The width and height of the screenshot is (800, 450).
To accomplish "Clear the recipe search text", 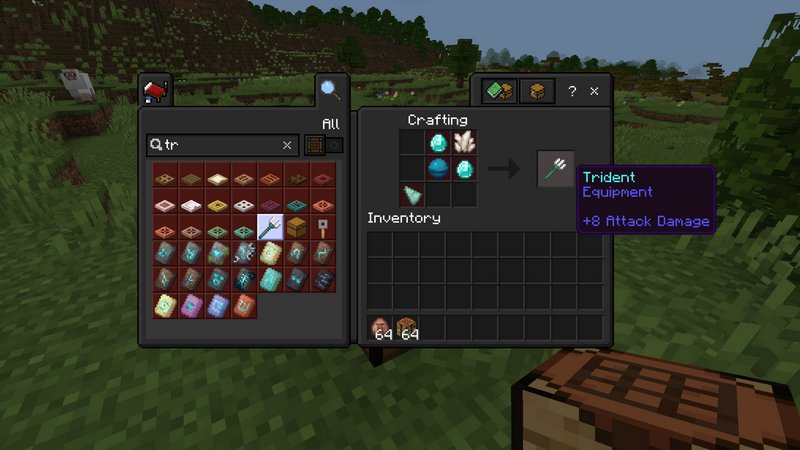I will pos(287,145).
